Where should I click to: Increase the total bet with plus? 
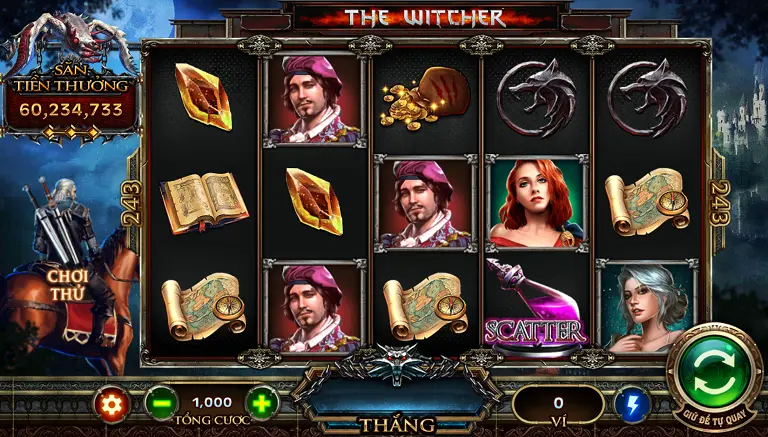(x=261, y=404)
